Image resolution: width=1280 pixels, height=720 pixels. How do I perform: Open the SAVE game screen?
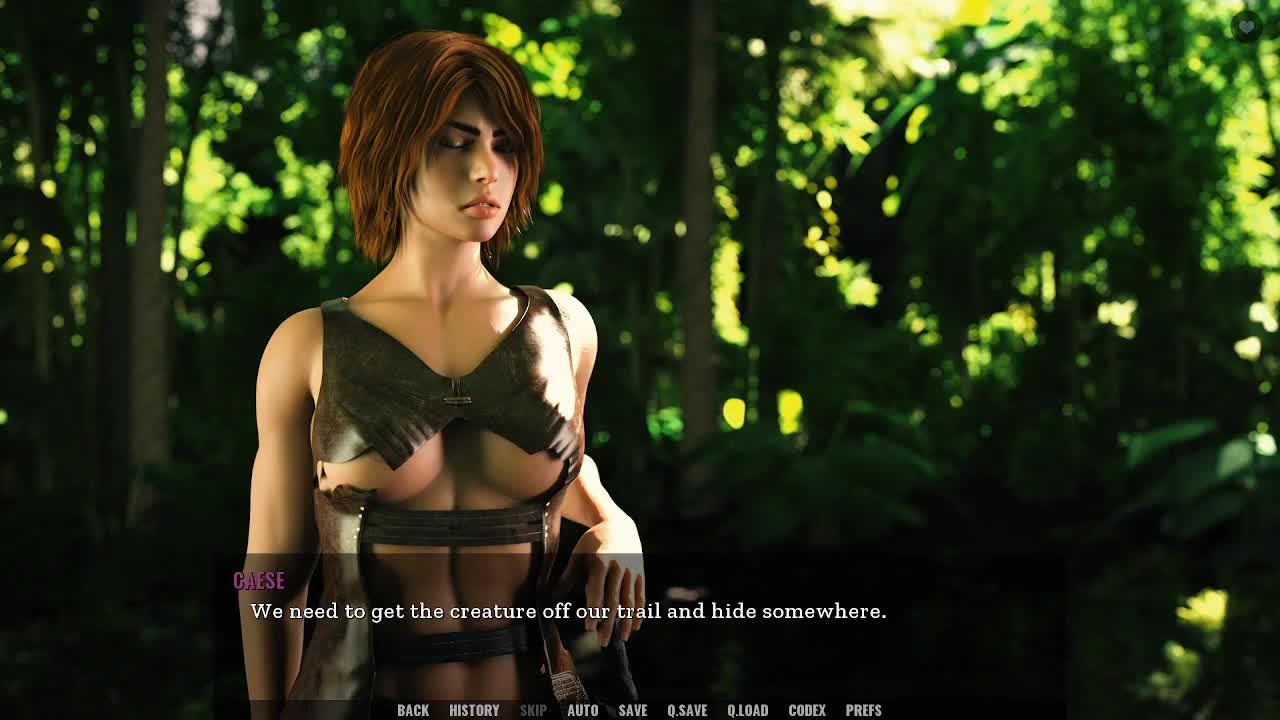pos(632,710)
